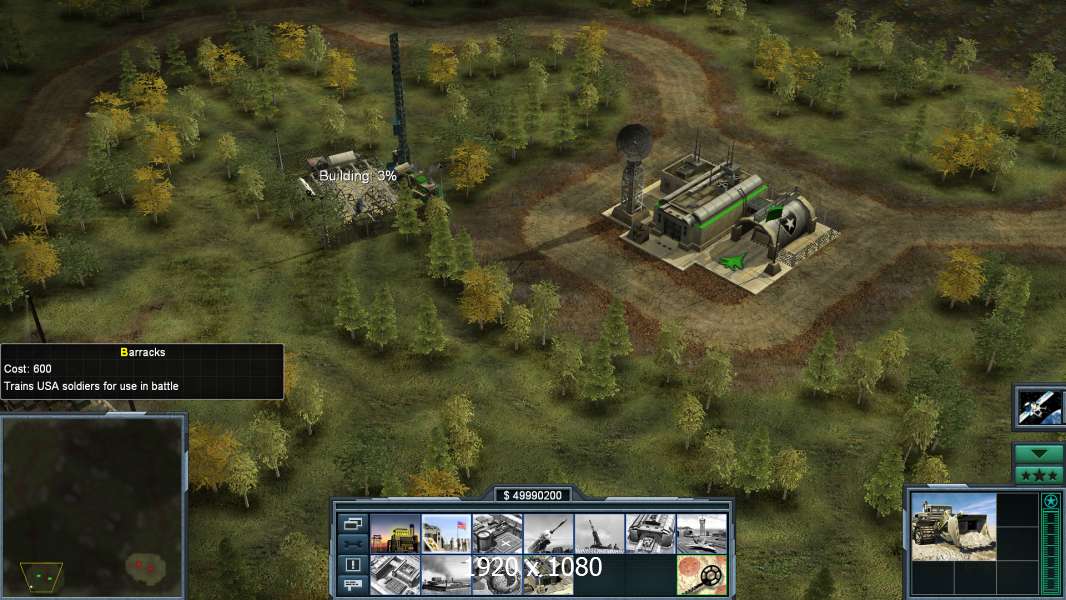Toggle the green down-arrow panel button
Viewport: 1066px width, 600px height.
(1039, 455)
